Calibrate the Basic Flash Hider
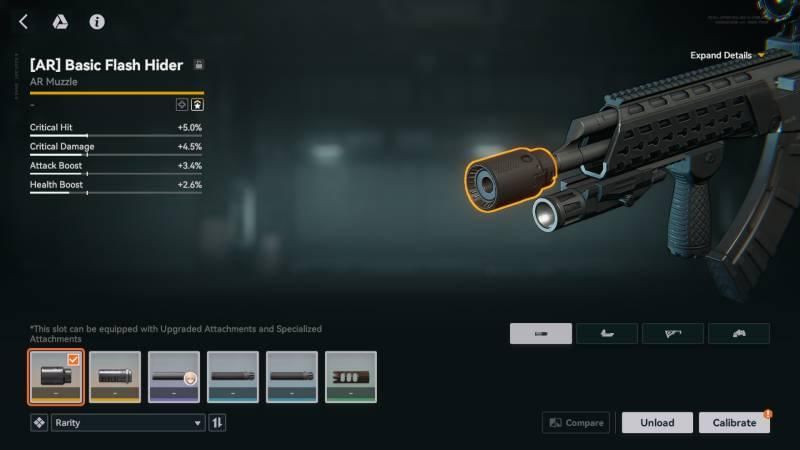The width and height of the screenshot is (800, 450). 734,423
